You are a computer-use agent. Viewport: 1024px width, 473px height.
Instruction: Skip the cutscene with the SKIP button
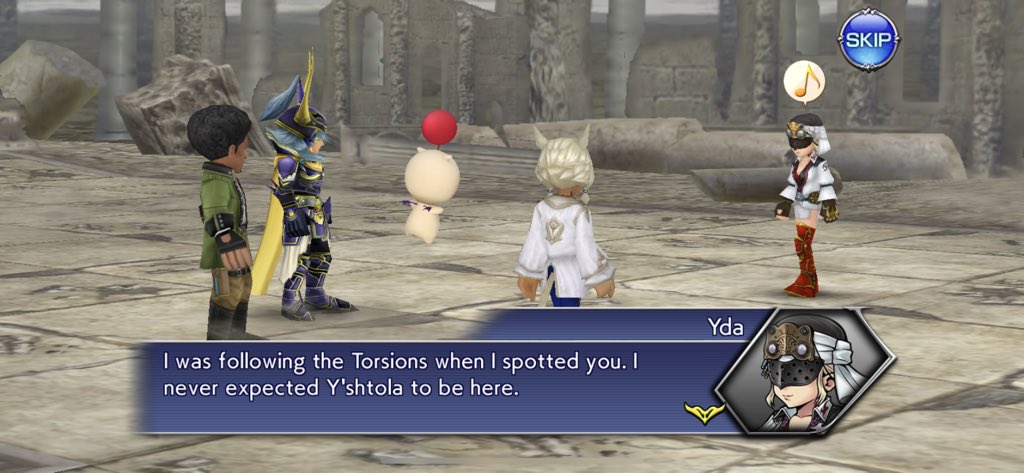[868, 40]
